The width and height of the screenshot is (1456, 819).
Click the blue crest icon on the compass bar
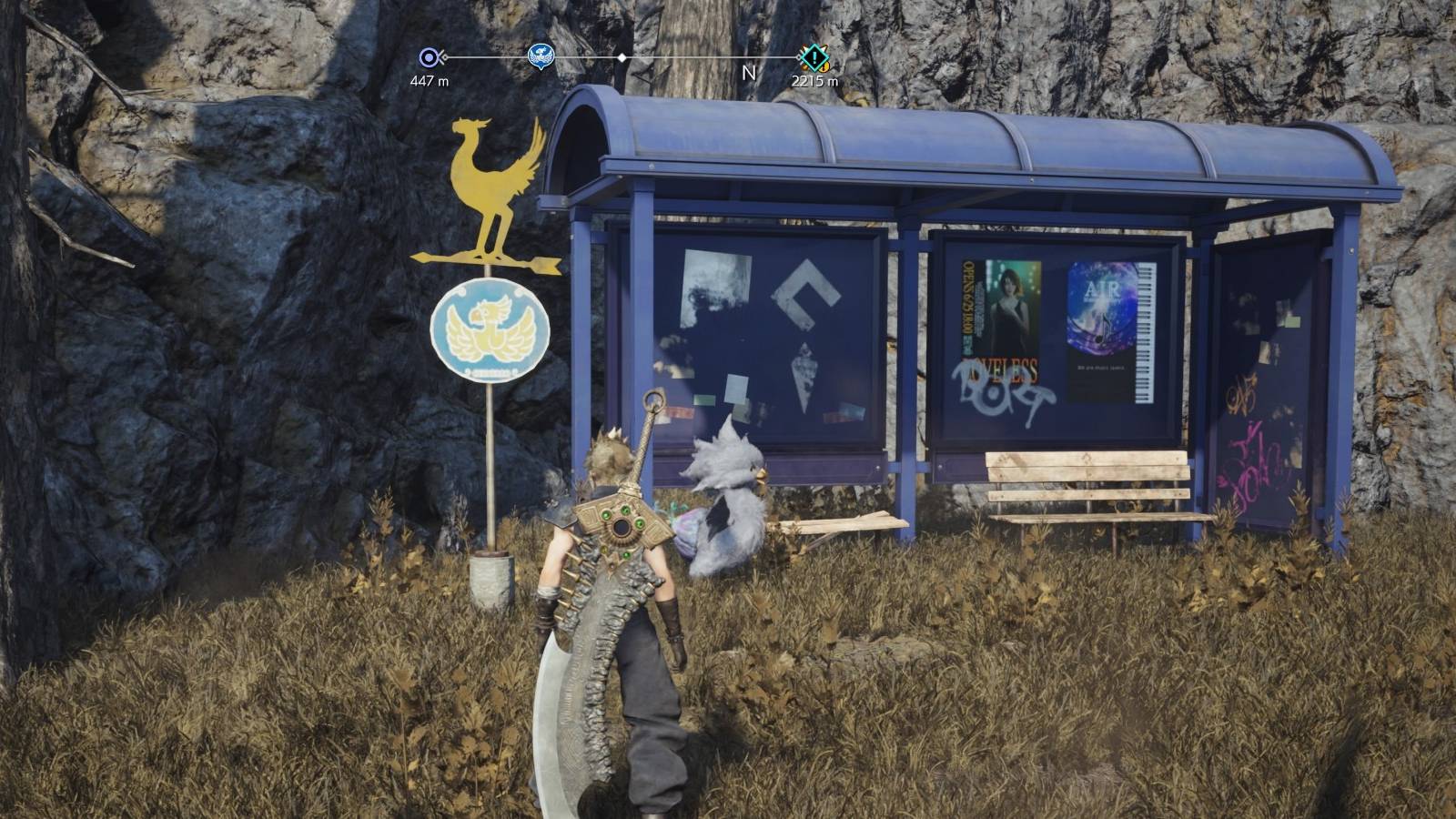click(x=541, y=56)
